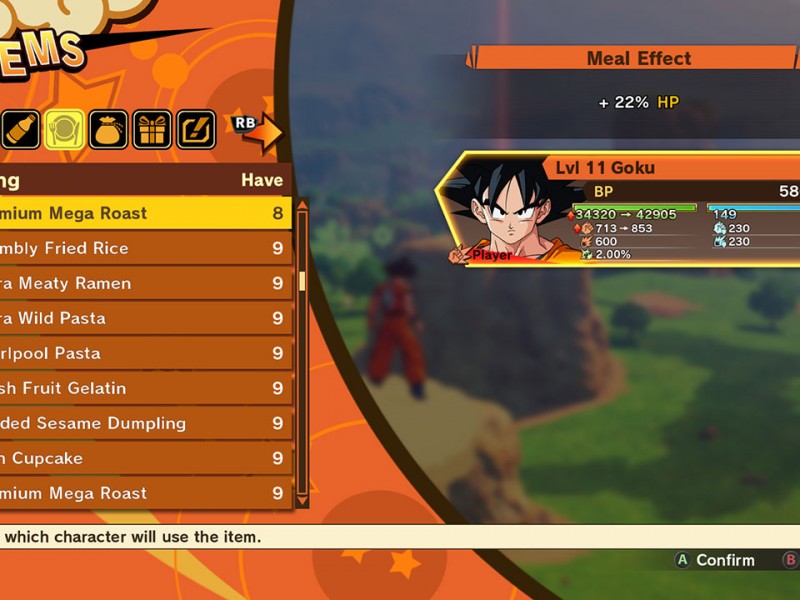This screenshot has height=600, width=800.
Task: Open the note and pencil tab
Action: (x=196, y=130)
